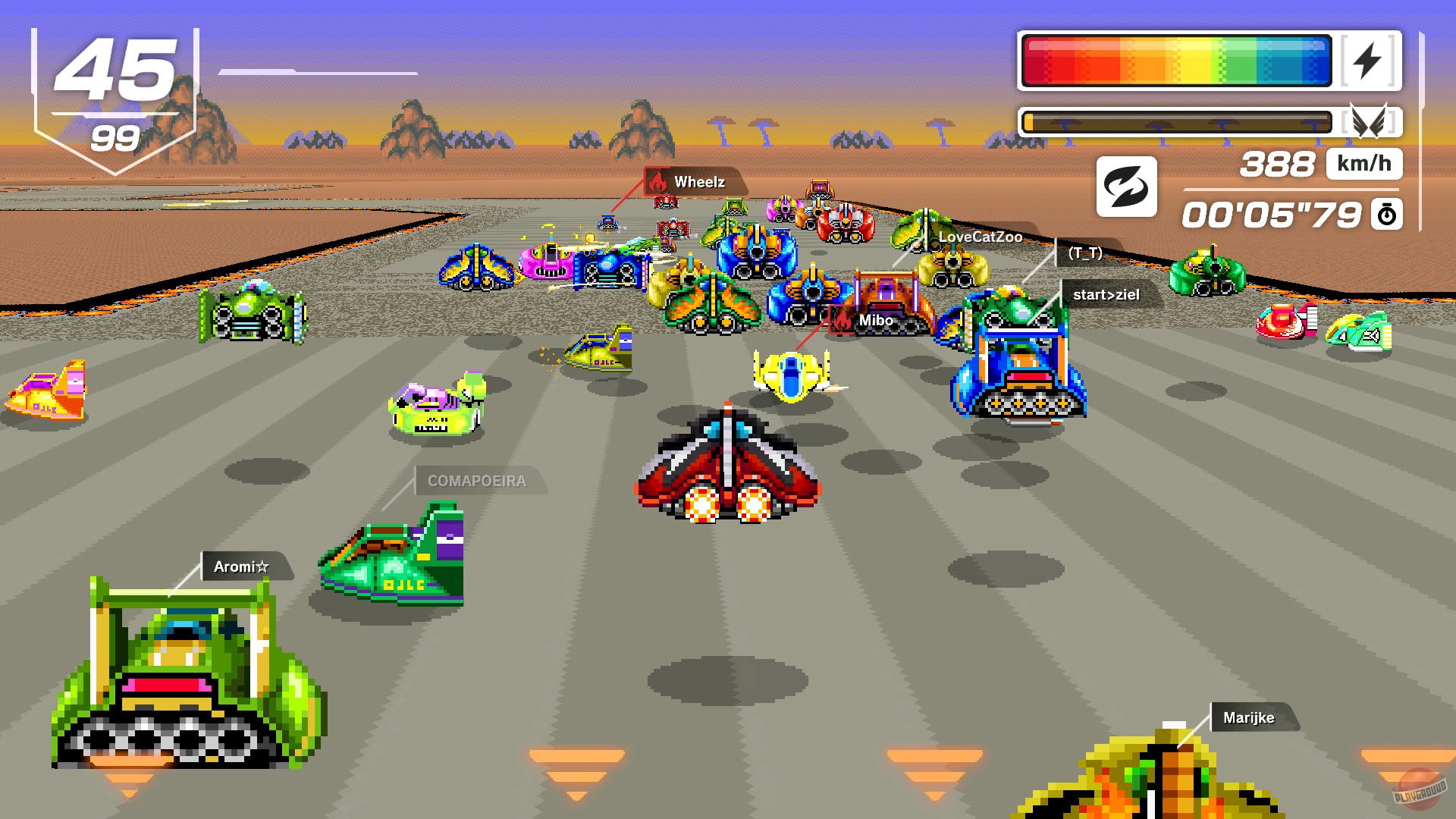1456x819 pixels.
Task: Select the Spin Attack icon
Action: click(1128, 187)
